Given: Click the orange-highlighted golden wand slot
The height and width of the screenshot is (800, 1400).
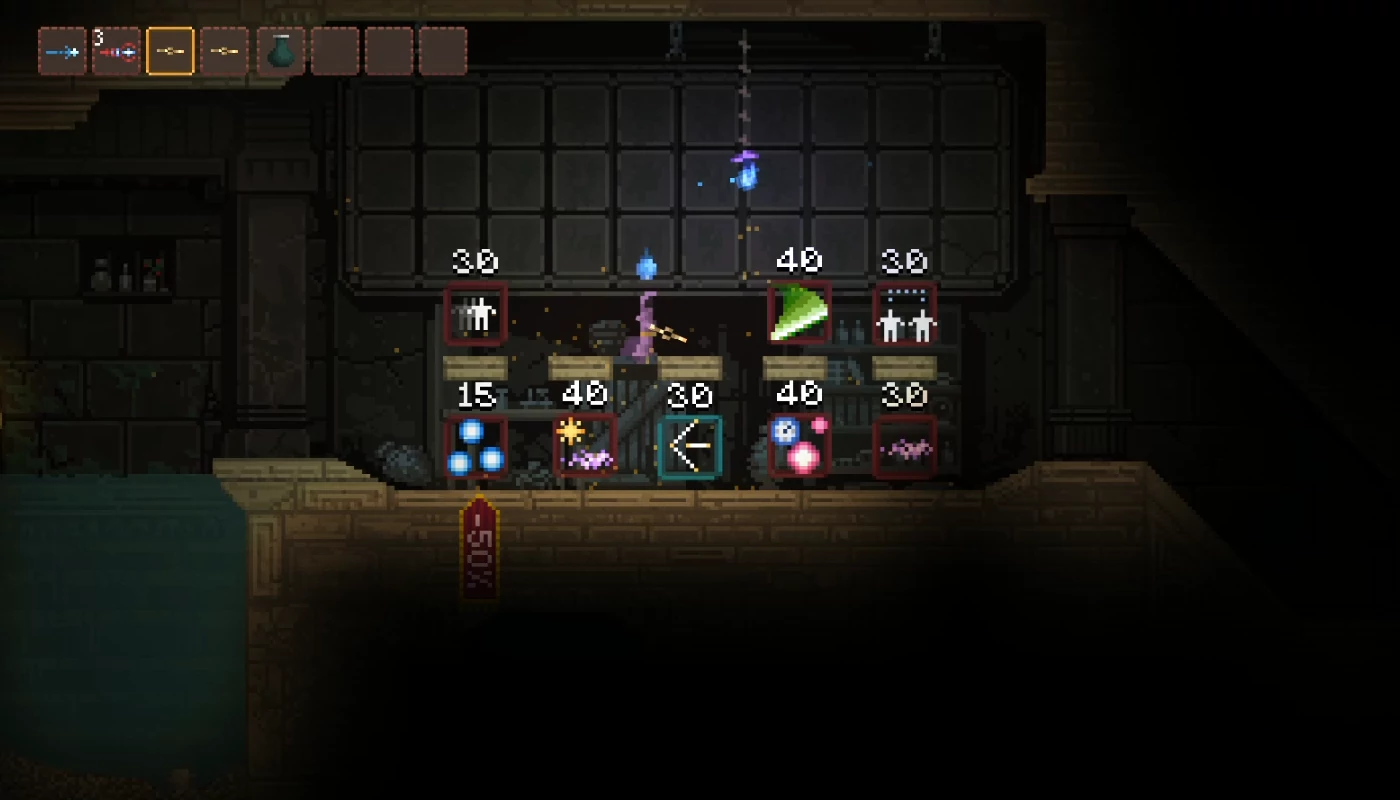Looking at the screenshot, I should (x=170, y=51).
